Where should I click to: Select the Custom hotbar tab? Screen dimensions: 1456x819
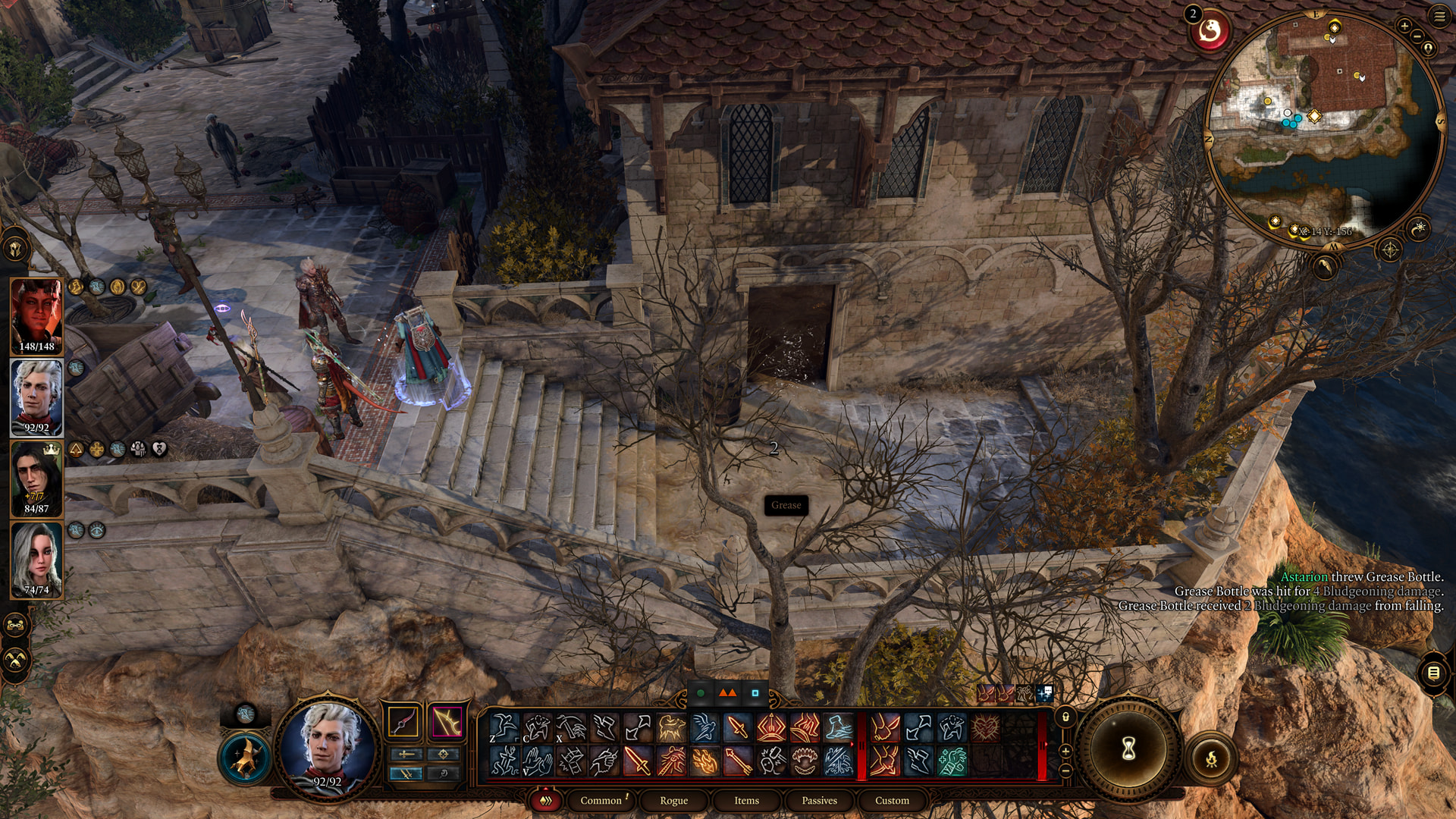(892, 800)
